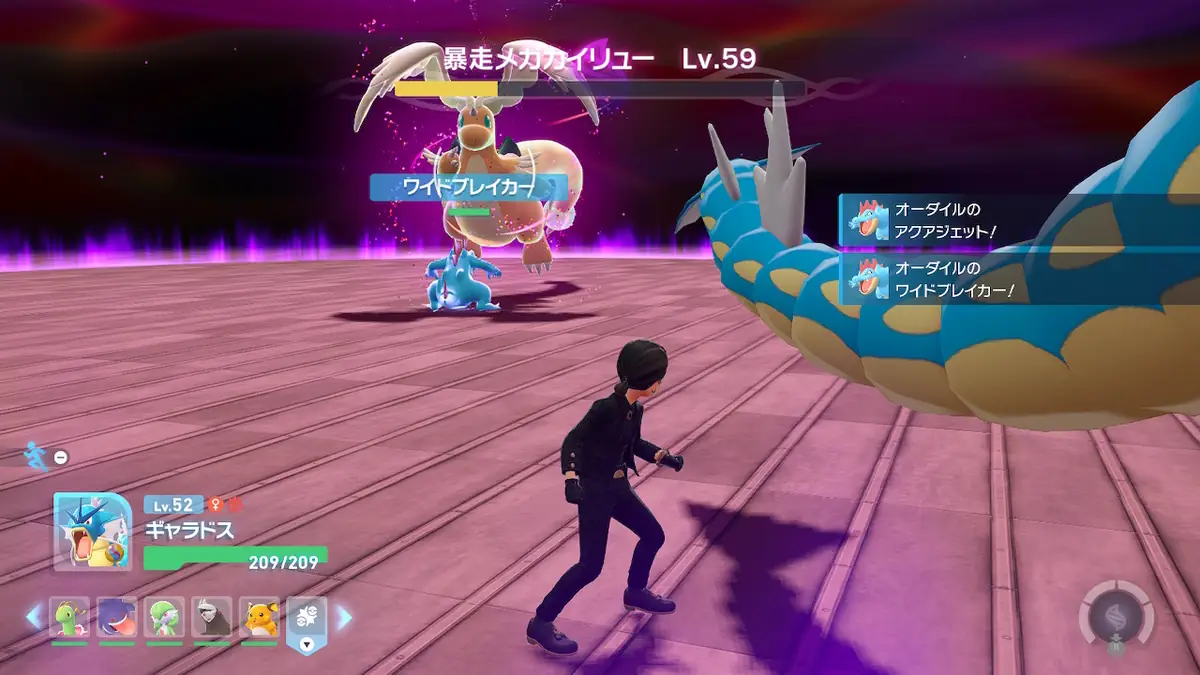Choose Gengar from the party slots
Image resolution: width=1200 pixels, height=675 pixels.
[117, 618]
